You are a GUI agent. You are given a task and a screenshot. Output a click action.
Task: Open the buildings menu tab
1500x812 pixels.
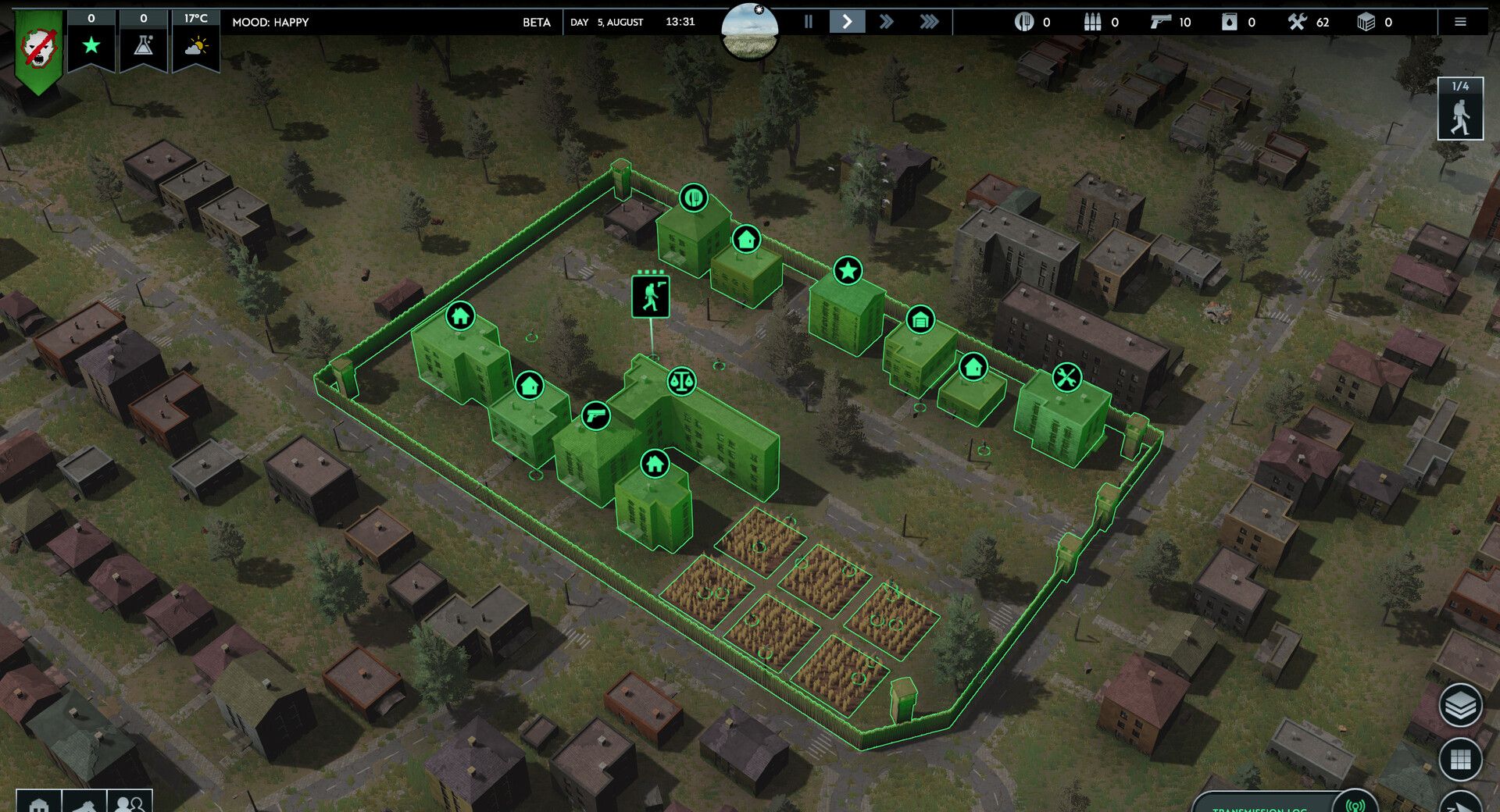coord(39,803)
